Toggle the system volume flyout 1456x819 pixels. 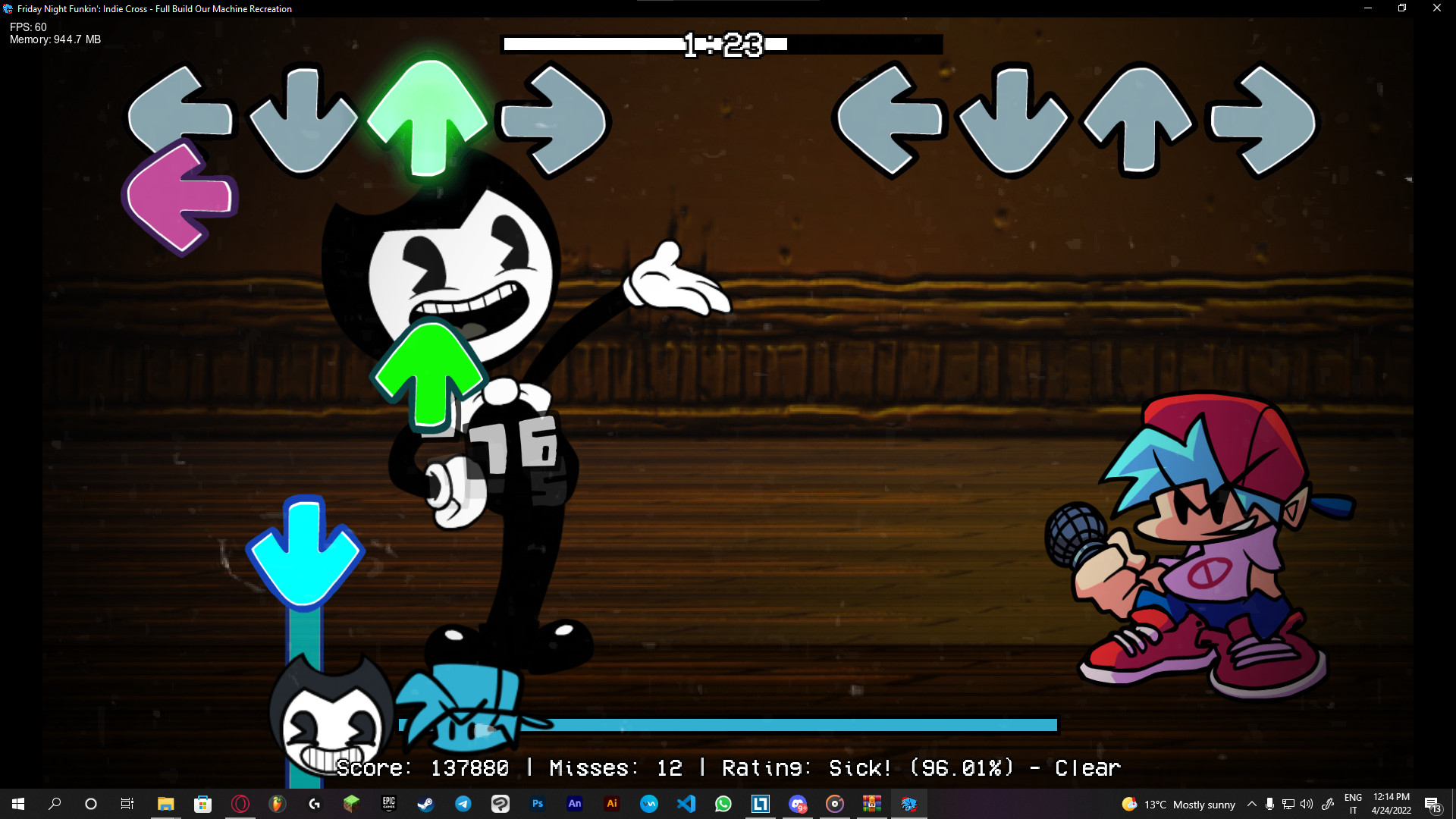click(x=1306, y=804)
